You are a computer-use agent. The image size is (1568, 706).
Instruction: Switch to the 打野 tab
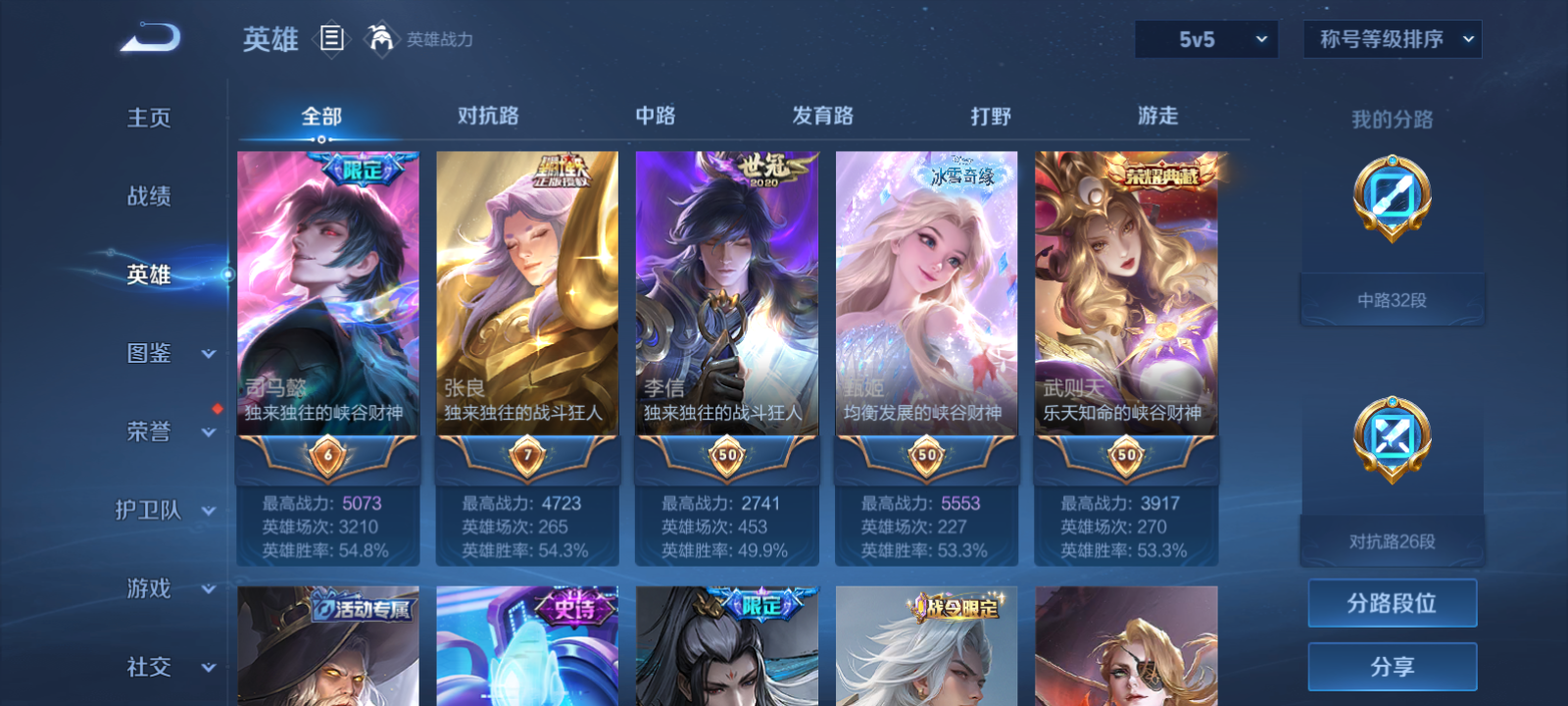pyautogui.click(x=993, y=116)
